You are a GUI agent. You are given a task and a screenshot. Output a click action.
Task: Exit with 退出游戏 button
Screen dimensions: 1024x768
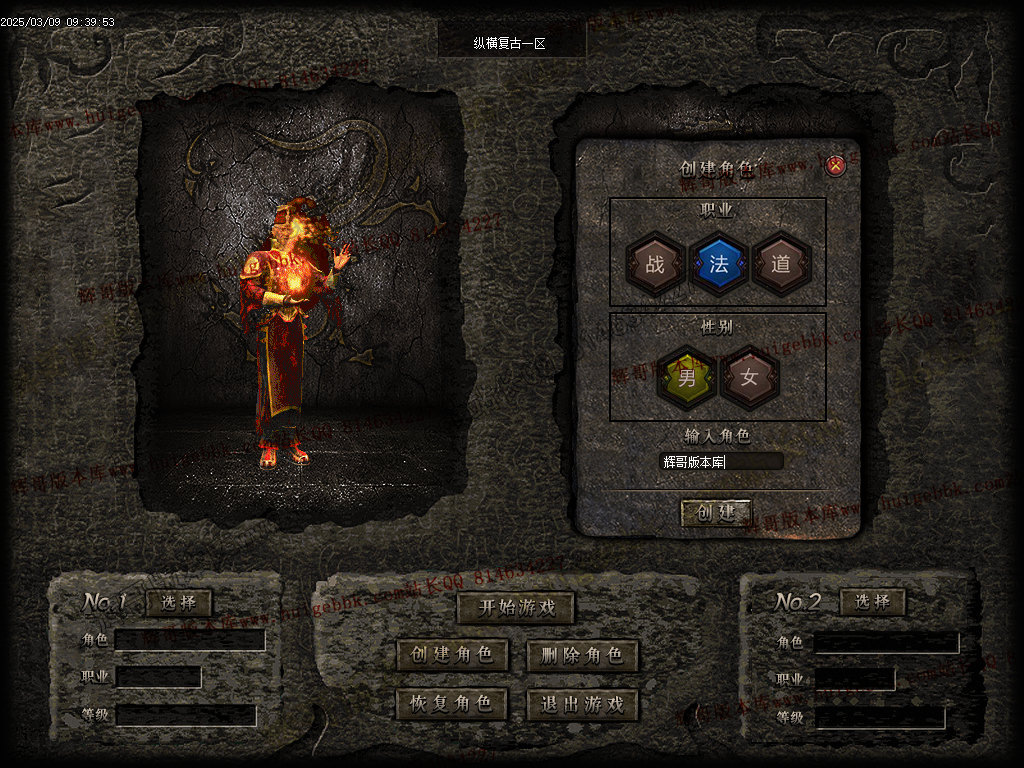coord(582,704)
